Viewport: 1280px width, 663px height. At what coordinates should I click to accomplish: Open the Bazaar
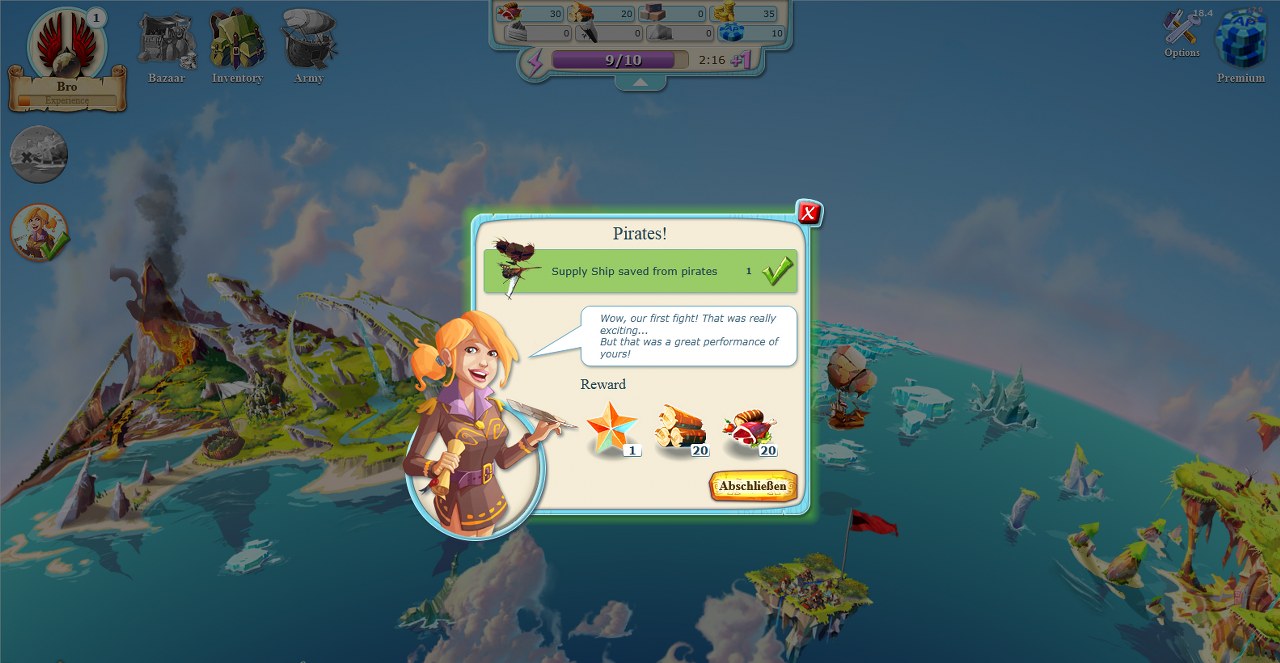click(166, 46)
